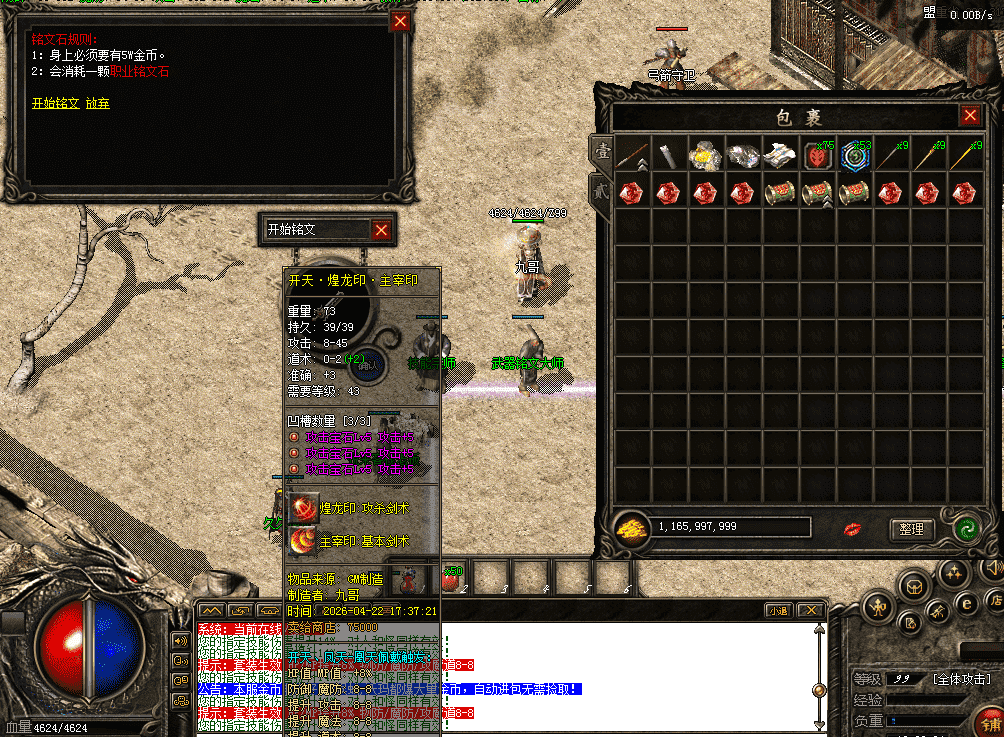This screenshot has width=1004, height=737.
Task: Click the green swirl button in the bag
Action: [x=965, y=529]
